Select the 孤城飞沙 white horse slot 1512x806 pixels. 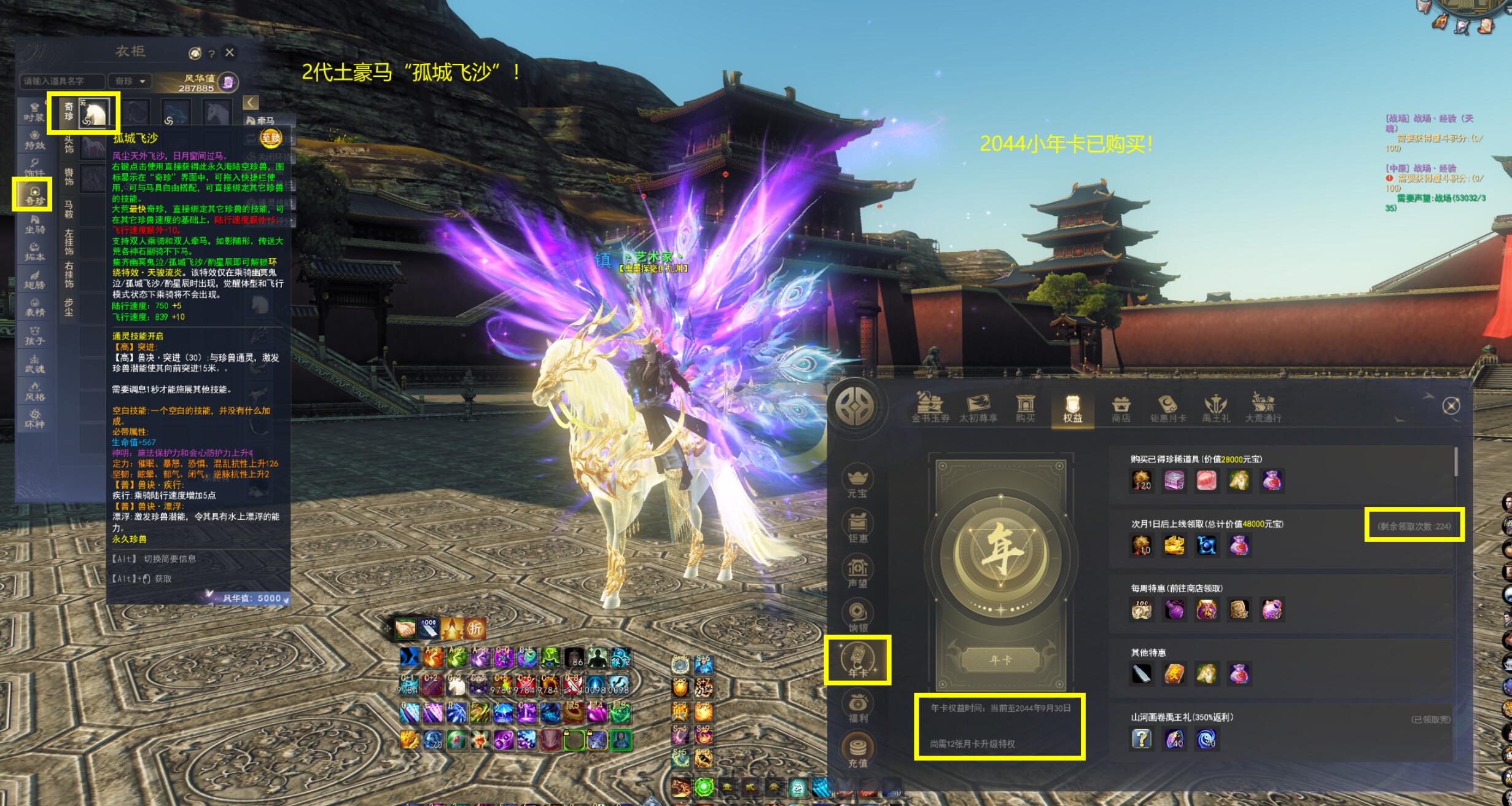(95, 113)
